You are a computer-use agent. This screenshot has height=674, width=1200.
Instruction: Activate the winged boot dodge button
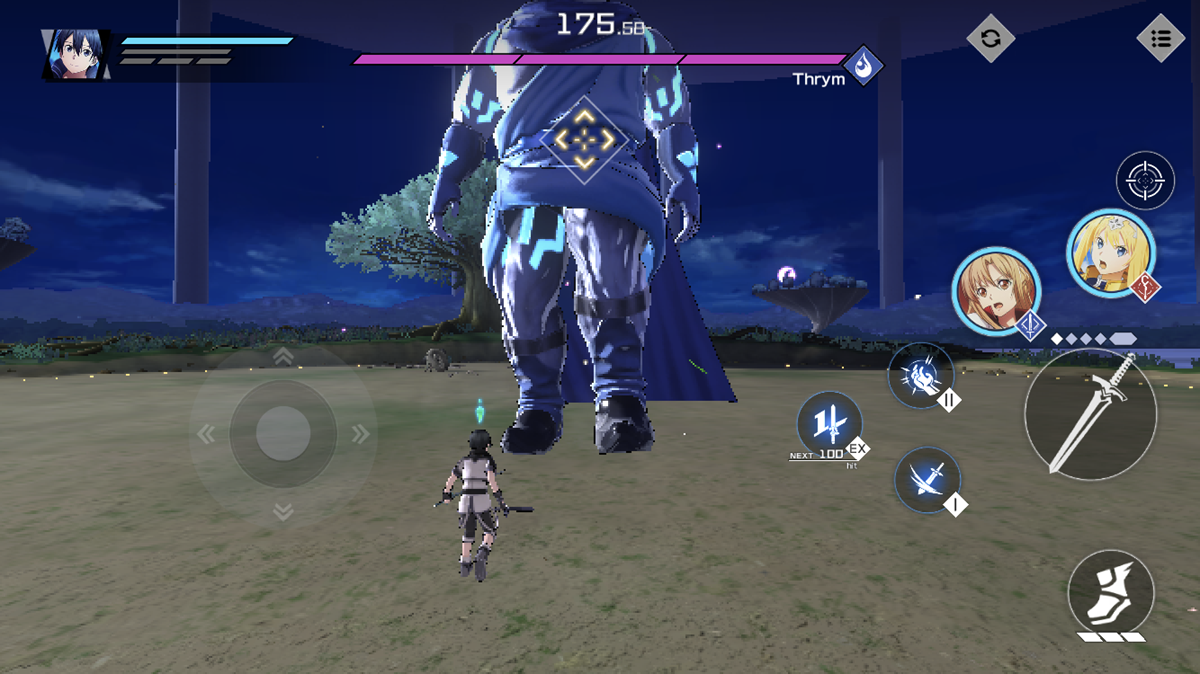click(1111, 591)
